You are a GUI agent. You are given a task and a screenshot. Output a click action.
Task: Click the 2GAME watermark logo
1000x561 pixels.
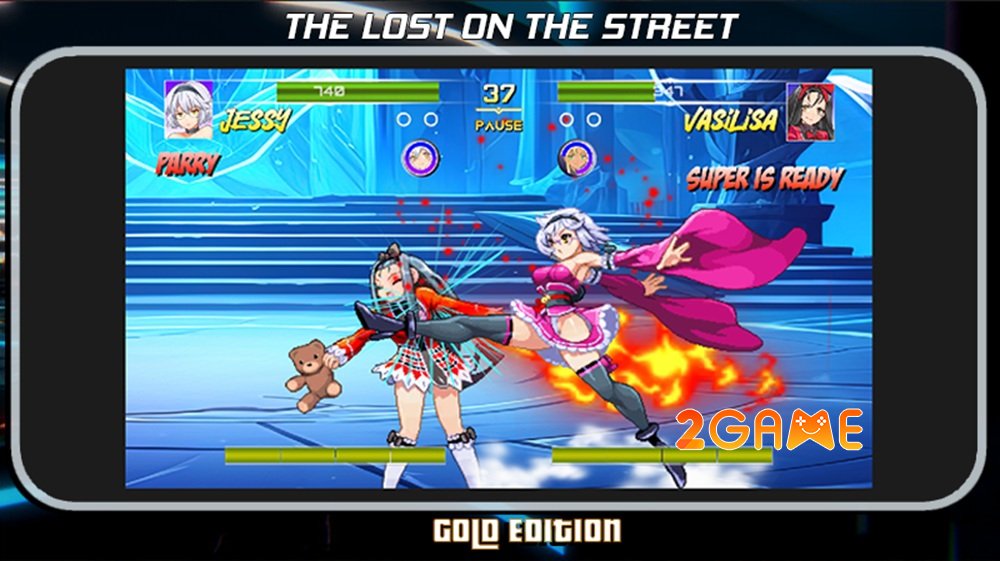[x=769, y=430]
